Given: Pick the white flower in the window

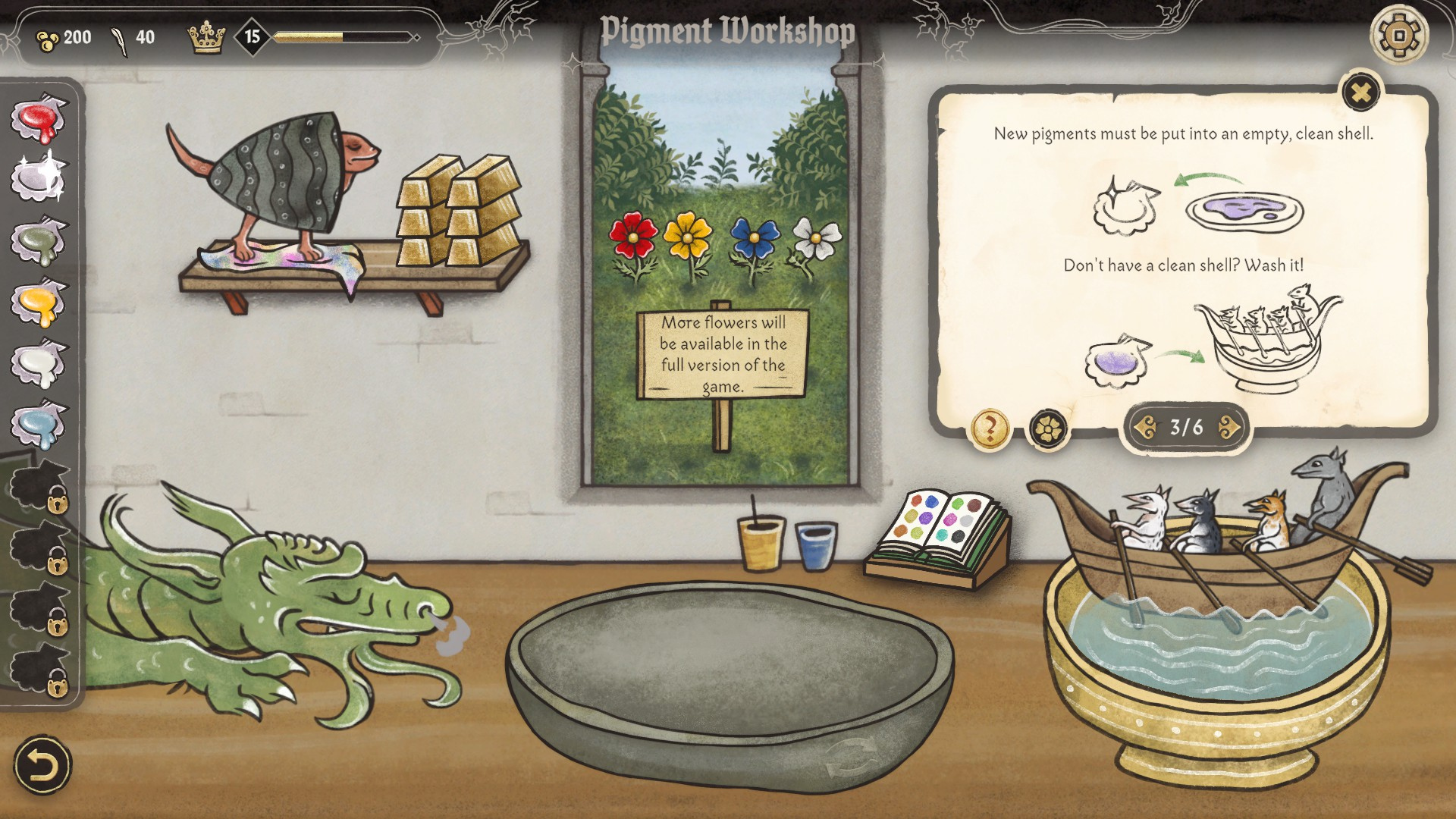Looking at the screenshot, I should 816,238.
